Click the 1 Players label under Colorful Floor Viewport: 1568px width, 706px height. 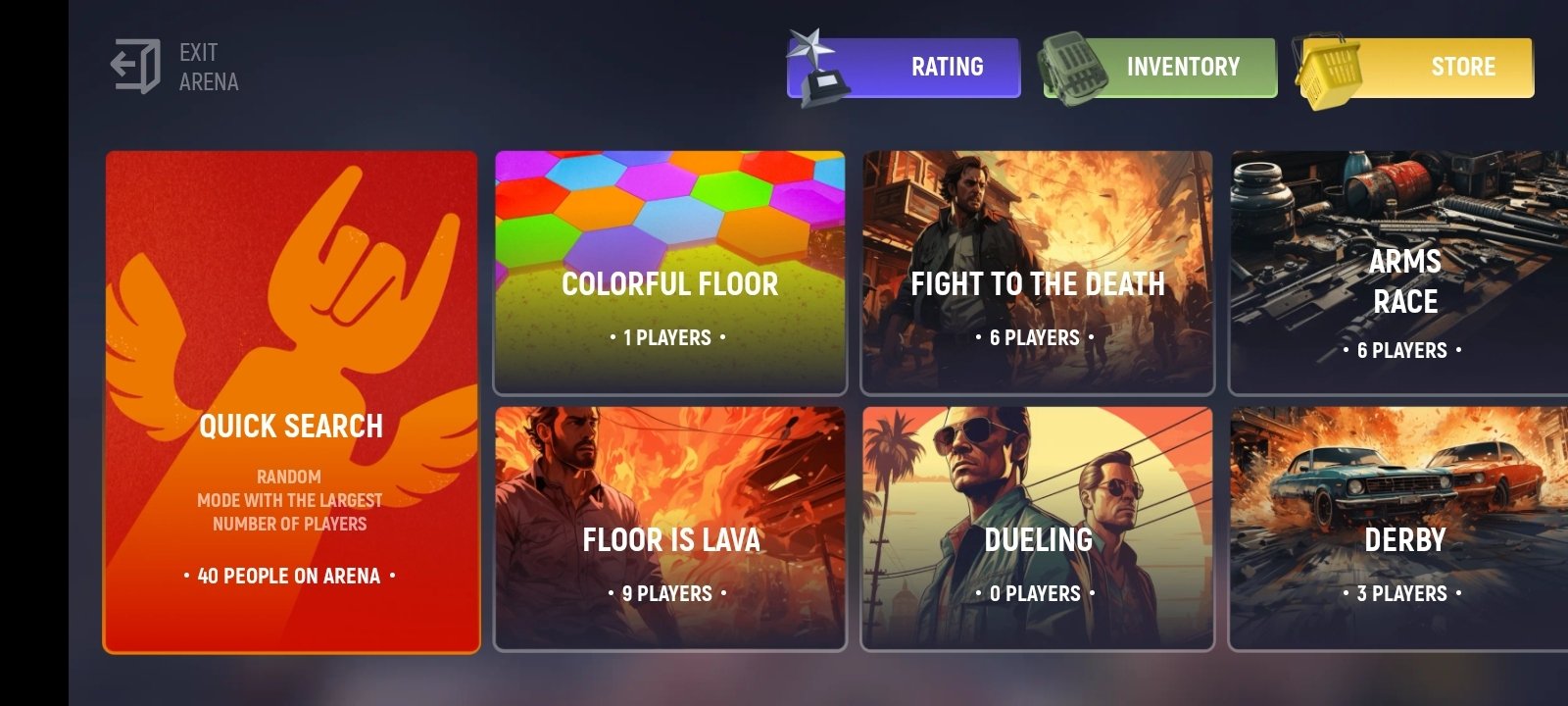[x=670, y=337]
